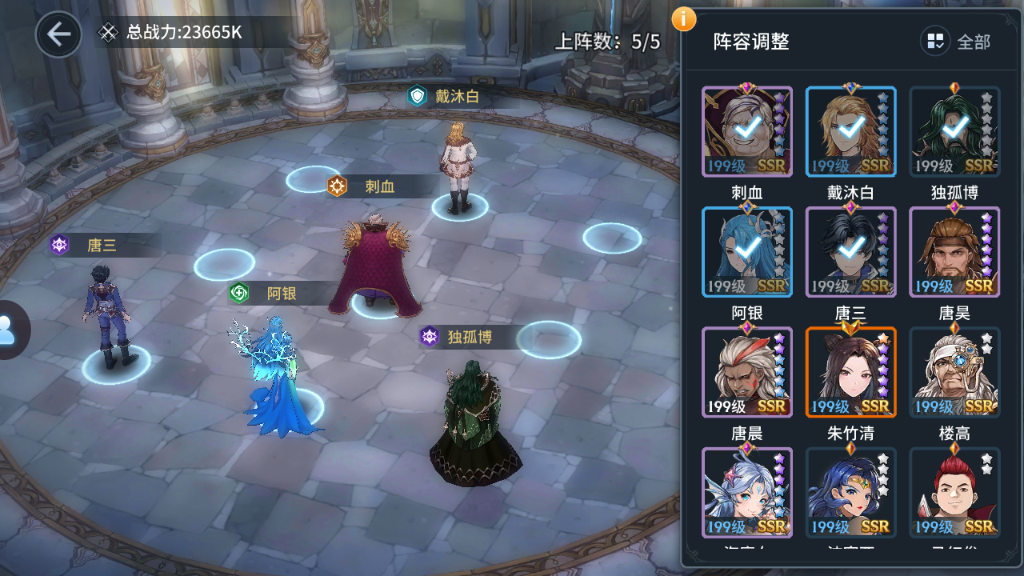
Task: Uncheck the 唐三 hero portrait
Action: click(851, 252)
